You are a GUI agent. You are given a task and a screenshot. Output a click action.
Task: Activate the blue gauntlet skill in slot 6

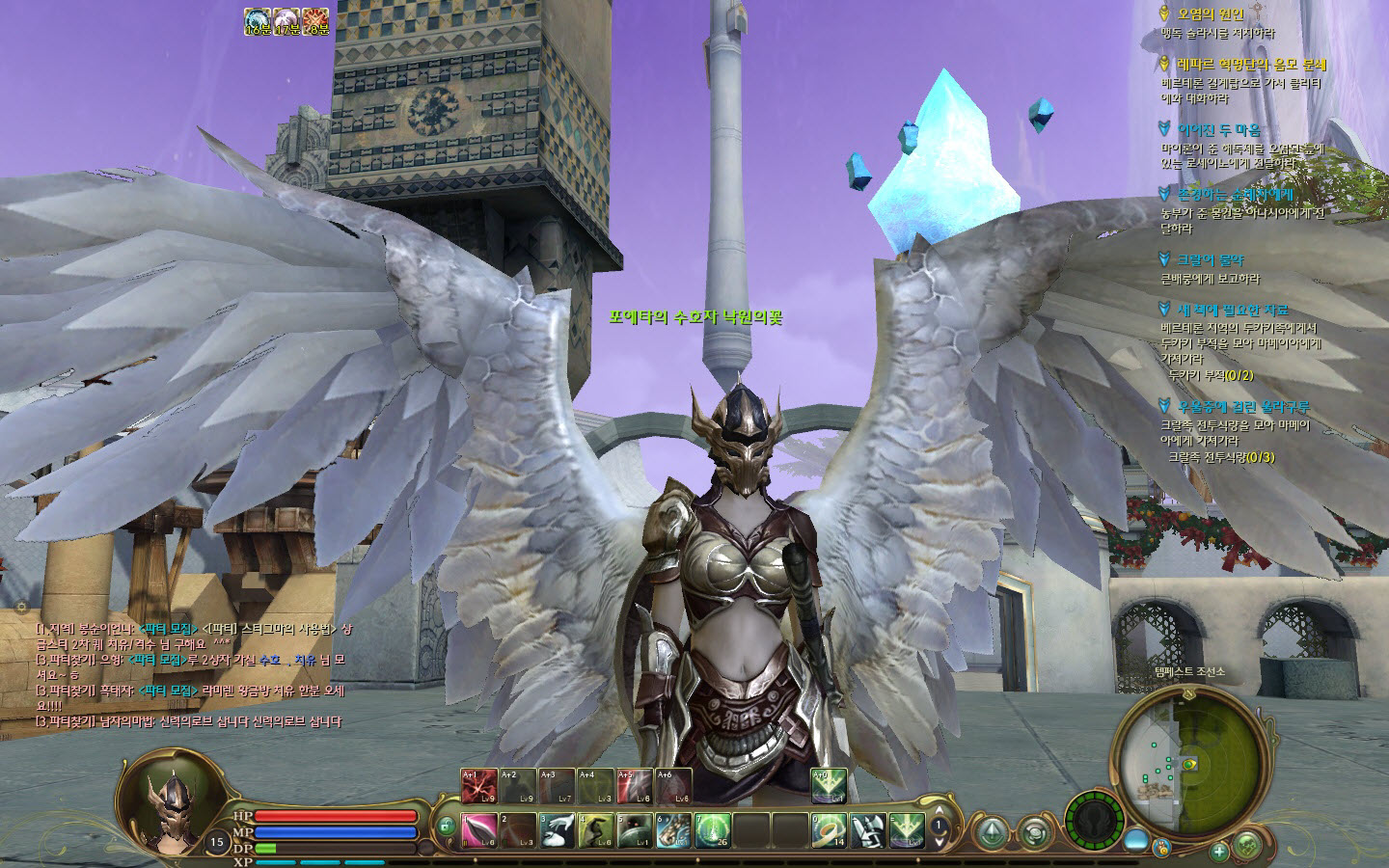[x=673, y=830]
